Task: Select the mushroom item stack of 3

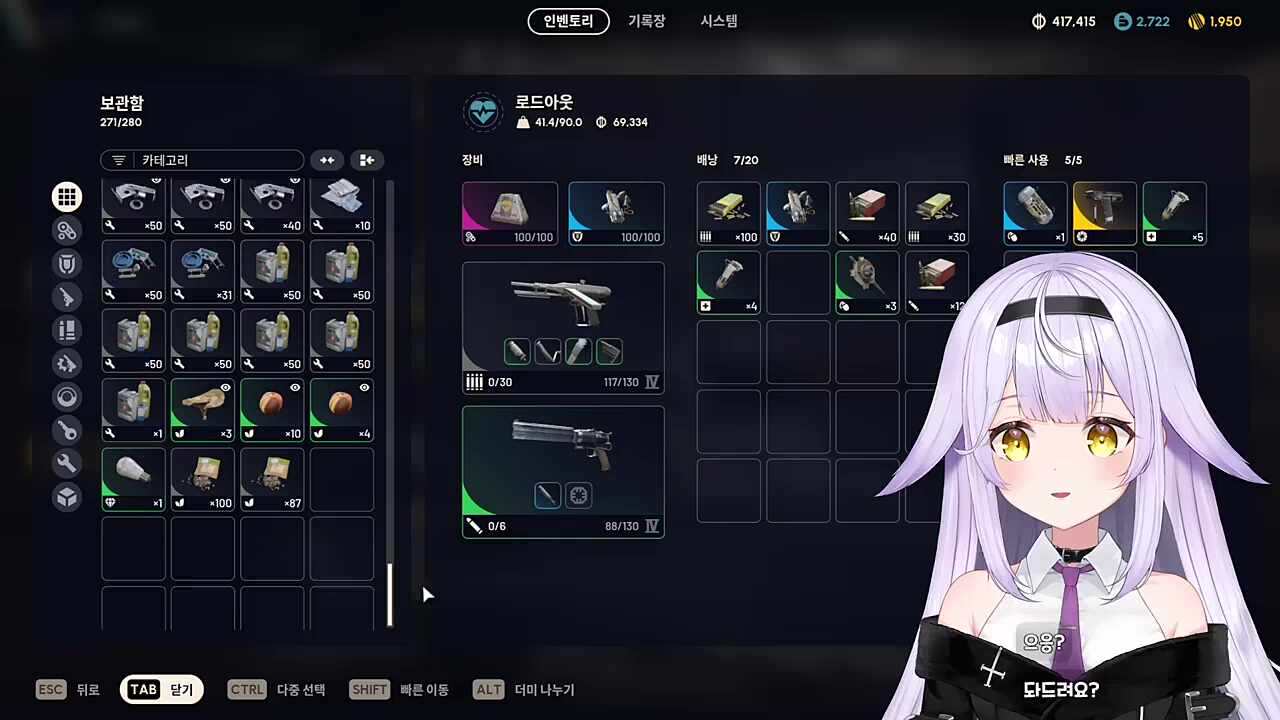Action: tap(203, 409)
